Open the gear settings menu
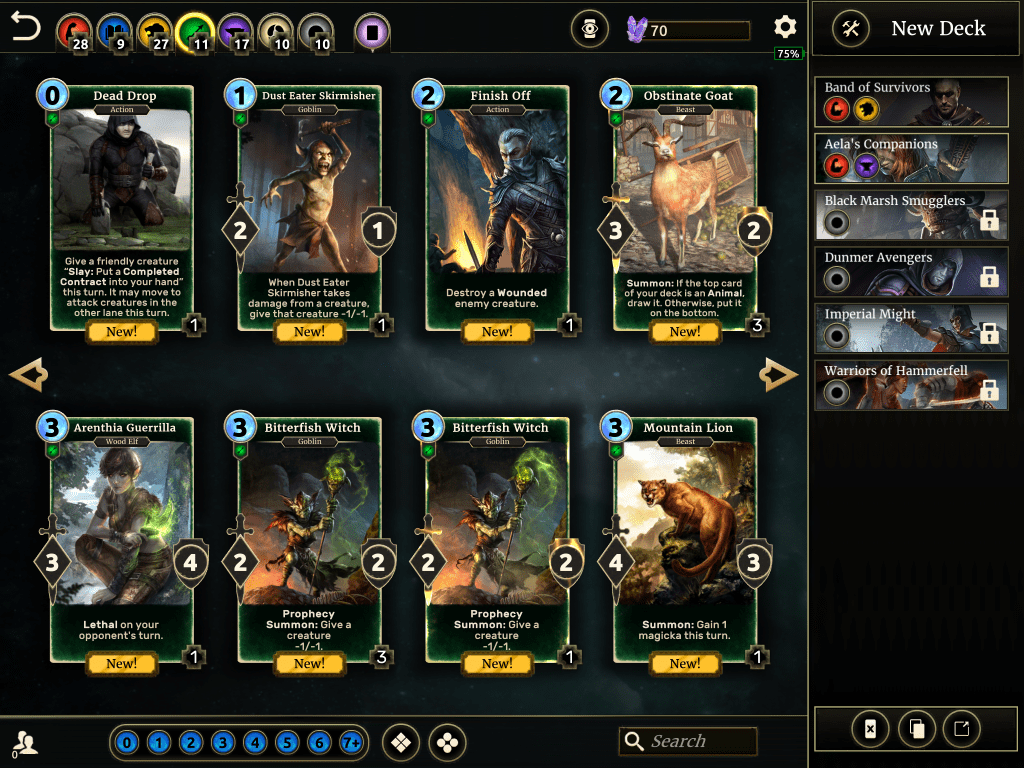The image size is (1024, 768). coord(785,28)
